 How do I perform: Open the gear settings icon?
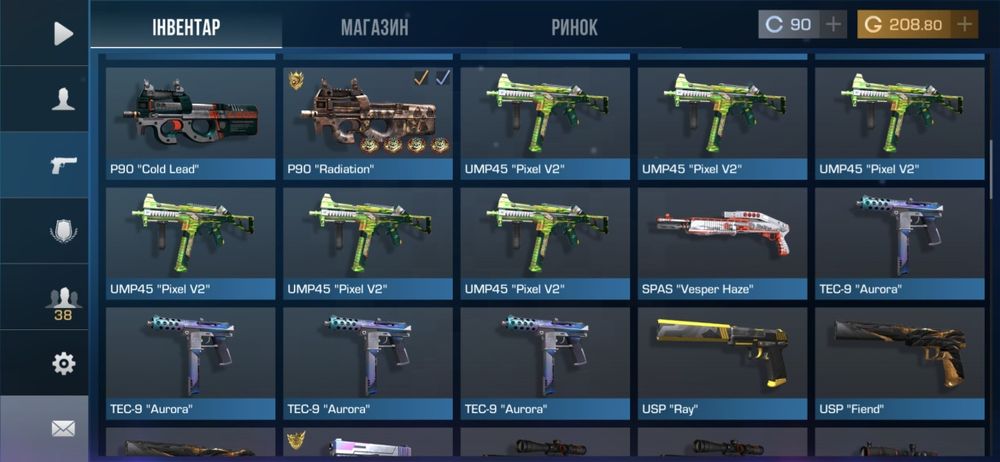pyautogui.click(x=63, y=363)
